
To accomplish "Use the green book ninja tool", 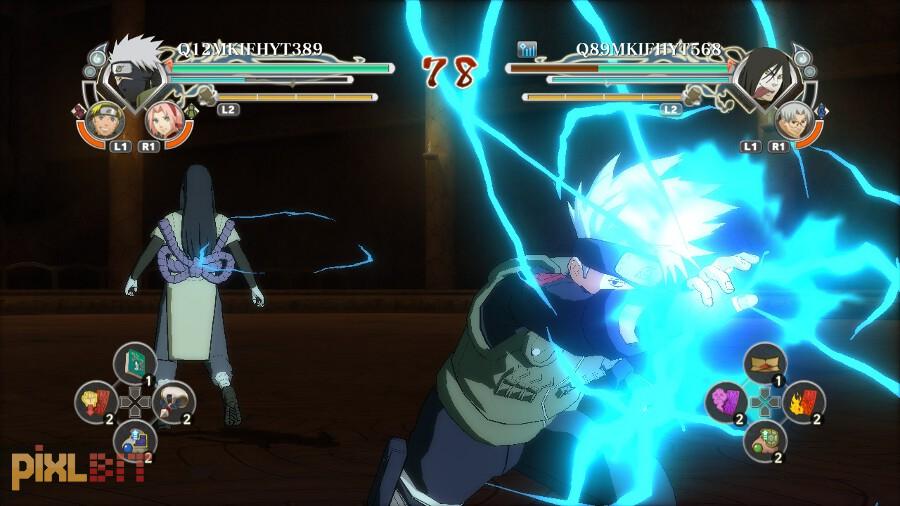I will [x=133, y=362].
